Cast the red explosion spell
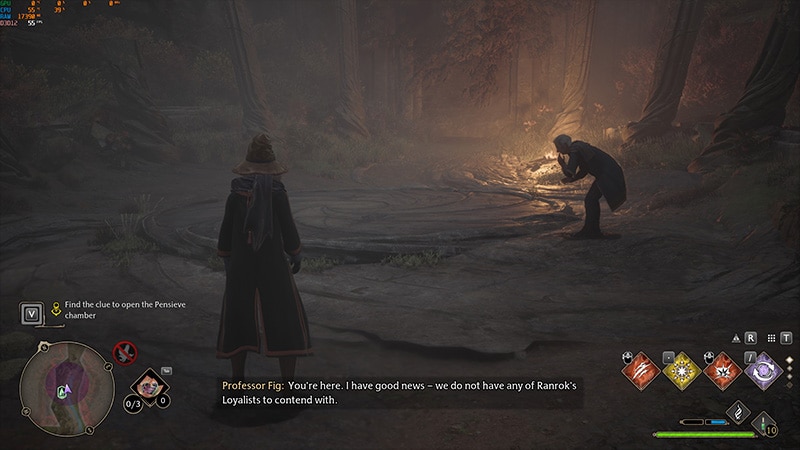Screen dimensions: 800x450 723,371
